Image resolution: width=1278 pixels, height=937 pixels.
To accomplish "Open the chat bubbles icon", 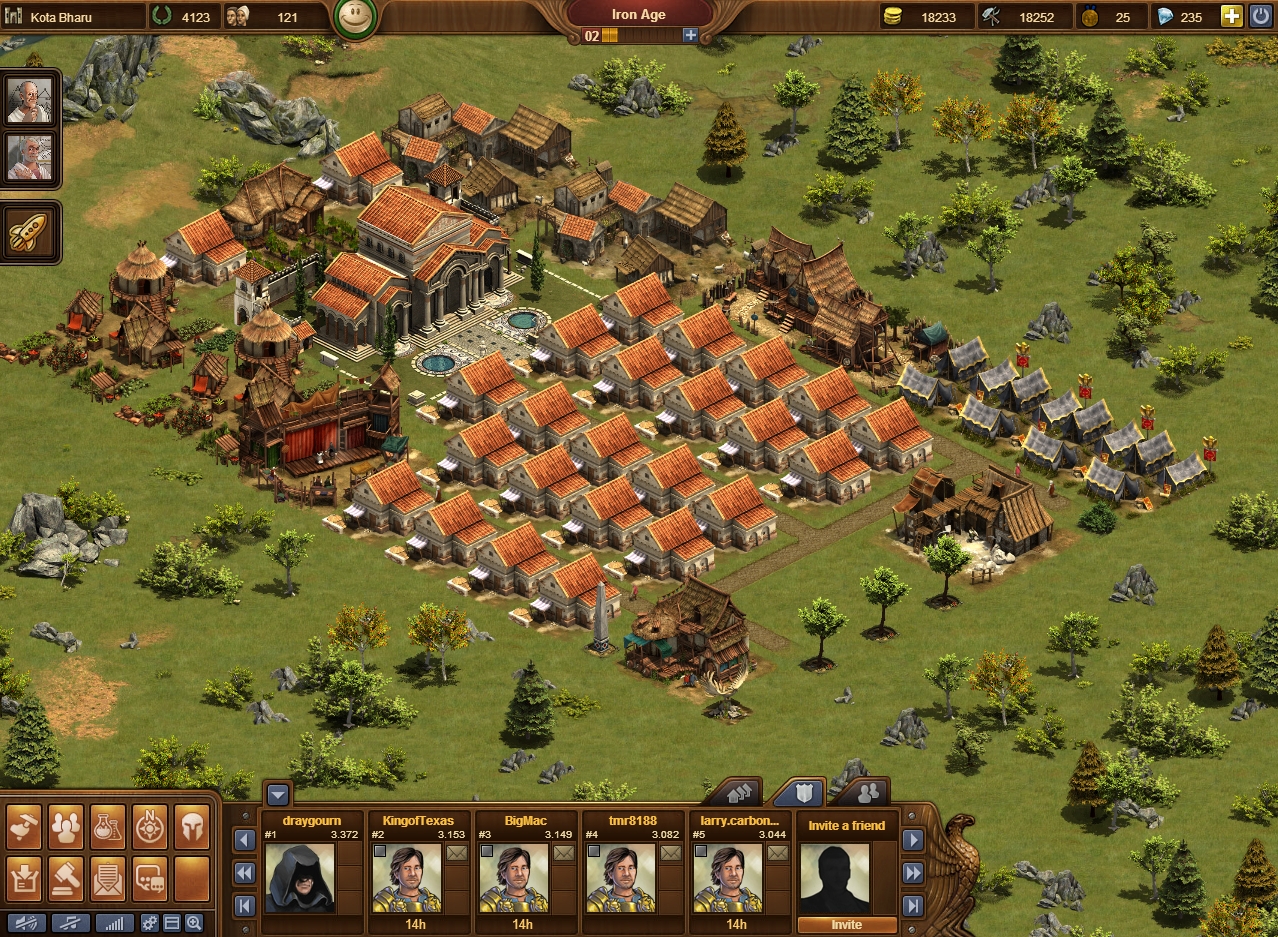I will (x=150, y=878).
